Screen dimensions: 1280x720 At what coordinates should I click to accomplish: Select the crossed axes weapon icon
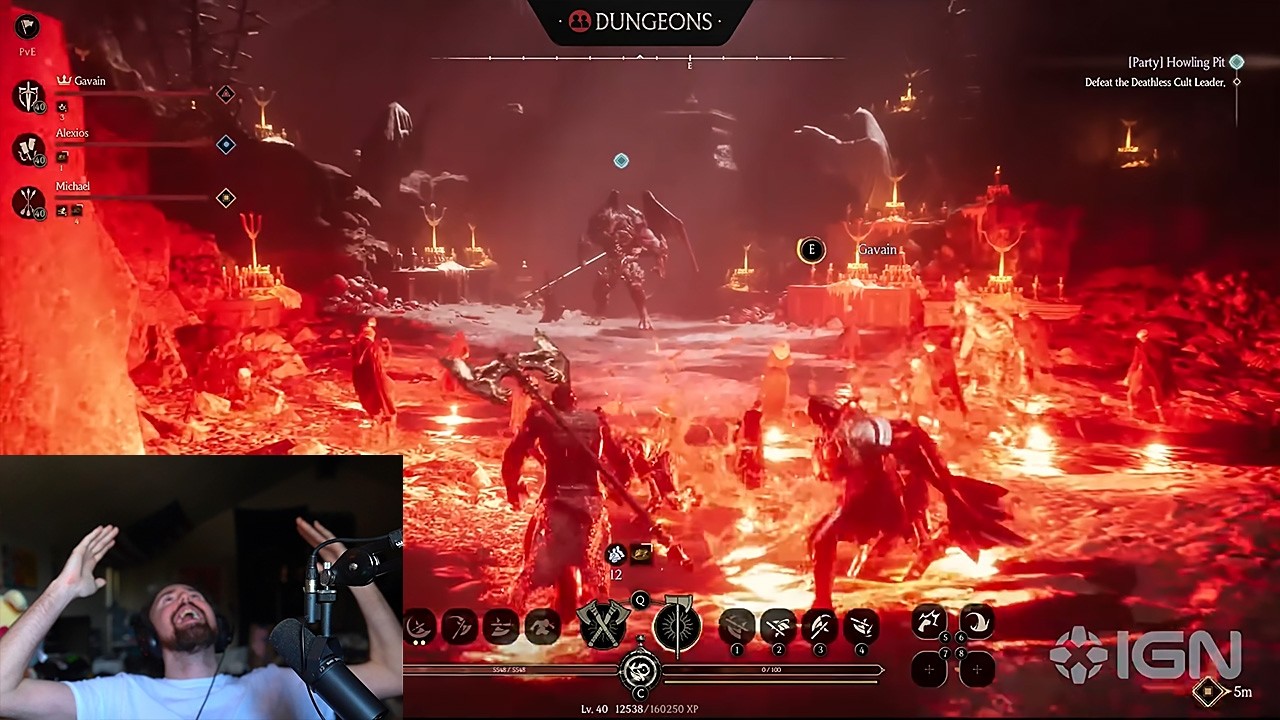(x=603, y=624)
